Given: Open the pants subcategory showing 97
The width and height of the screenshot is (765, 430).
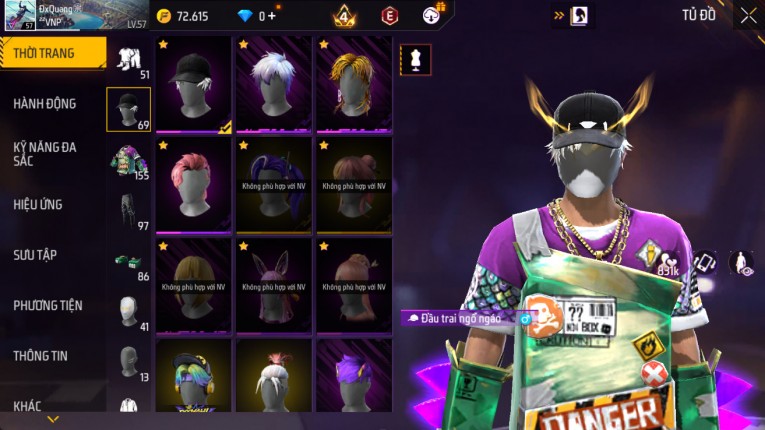Looking at the screenshot, I should [128, 211].
